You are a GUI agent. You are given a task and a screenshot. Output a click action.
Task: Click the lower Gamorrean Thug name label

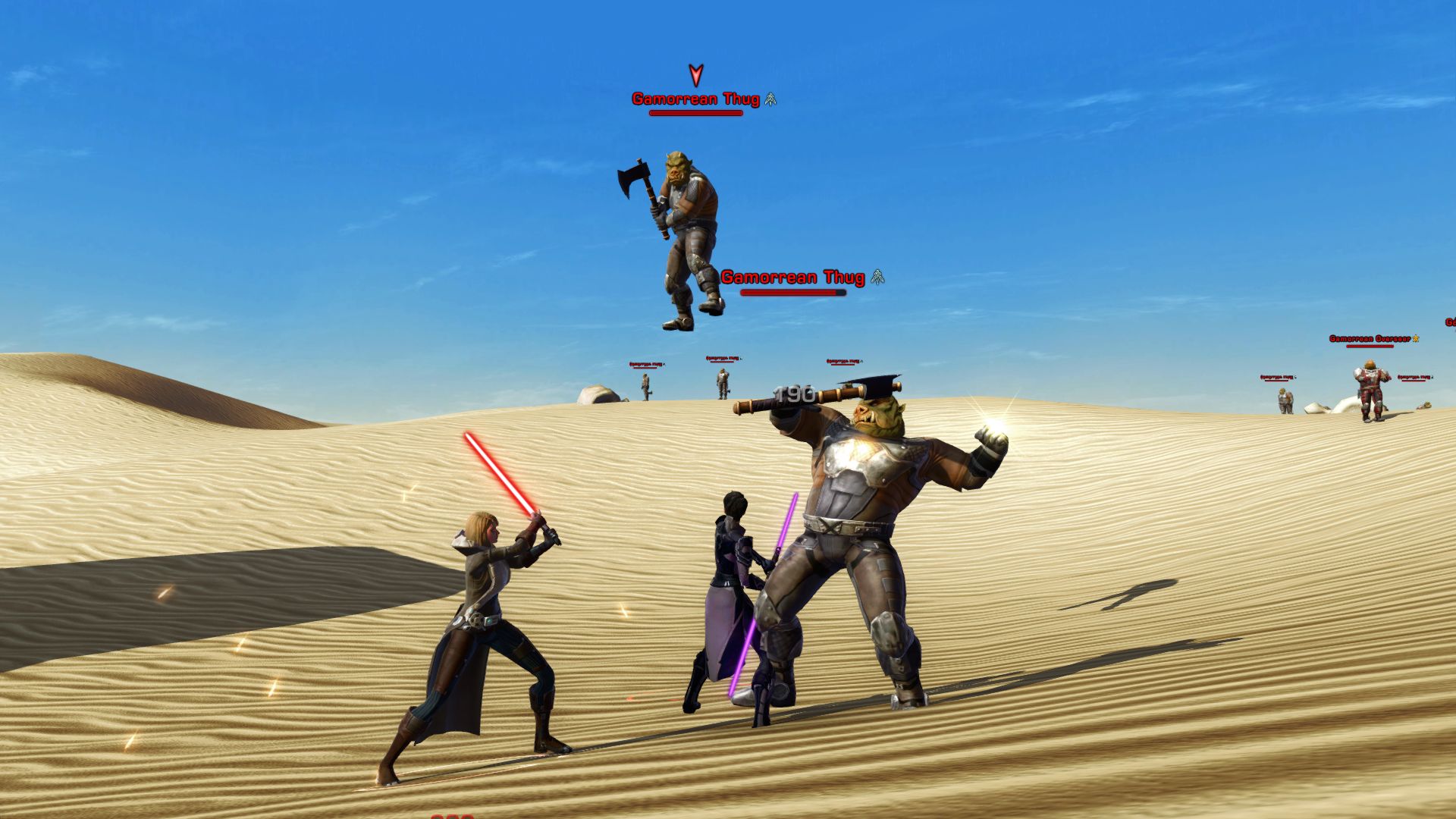(792, 278)
